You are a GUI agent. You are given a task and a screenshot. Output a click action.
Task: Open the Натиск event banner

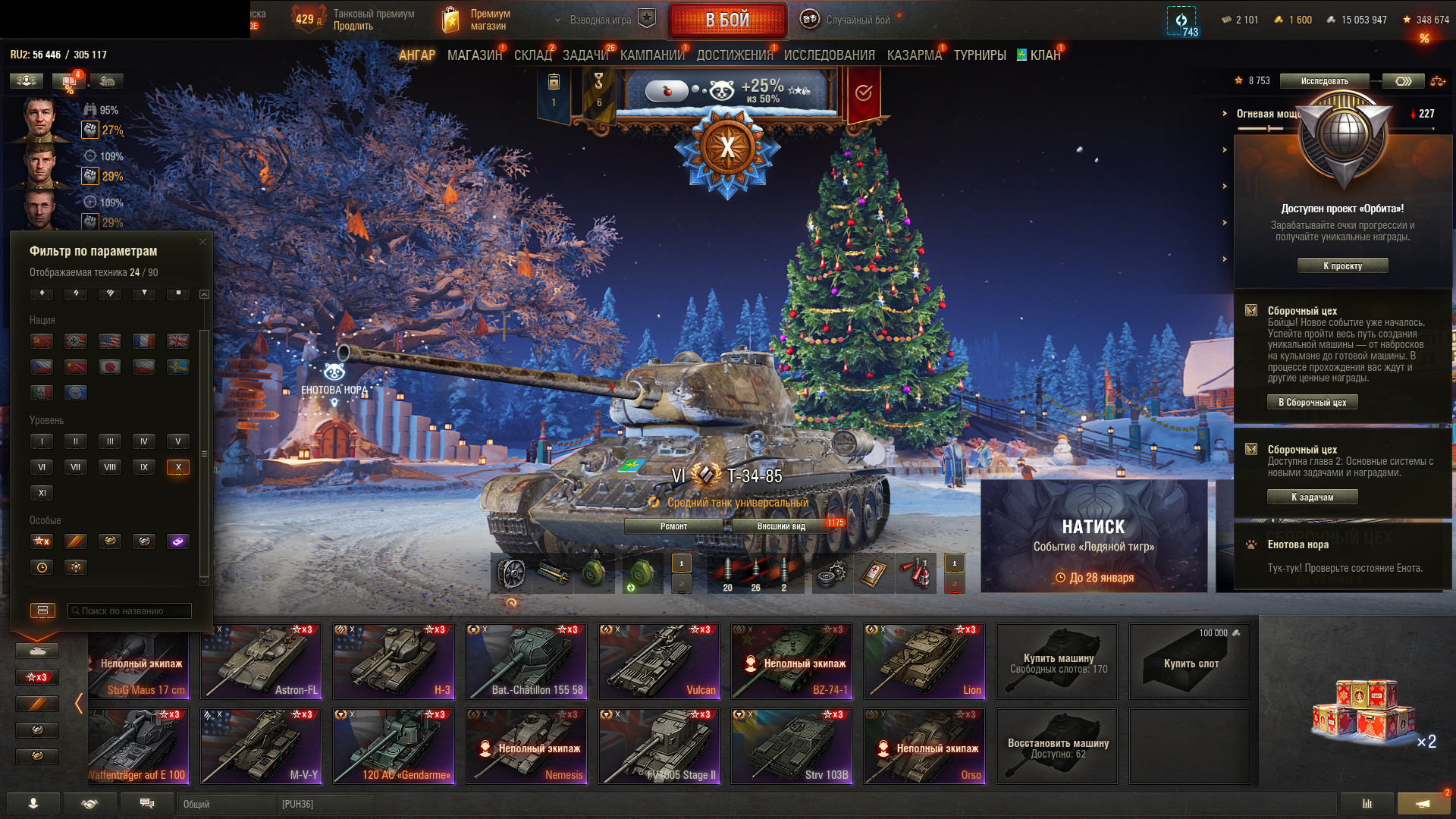pos(1093,536)
